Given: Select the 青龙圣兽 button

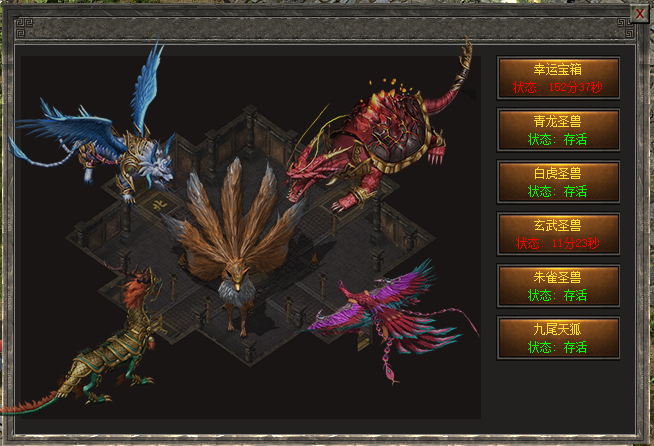Looking at the screenshot, I should click(x=558, y=129).
